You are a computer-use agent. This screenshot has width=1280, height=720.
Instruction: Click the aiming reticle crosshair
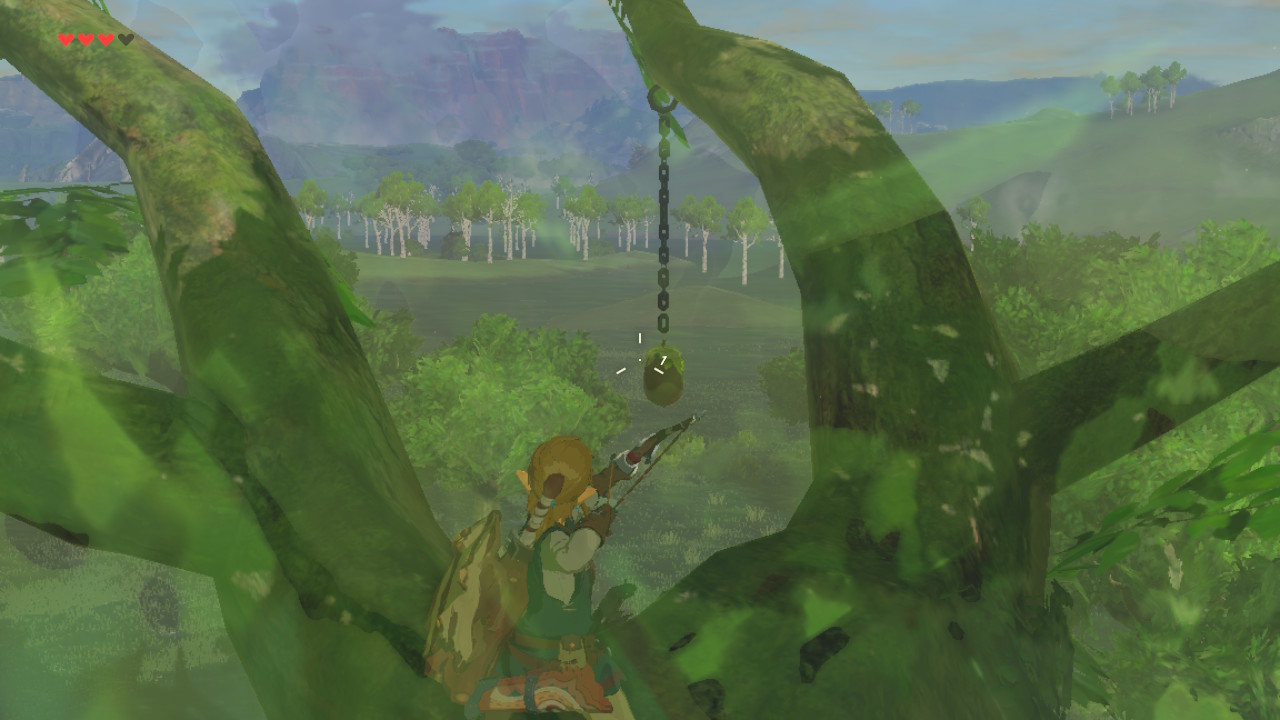pos(639,360)
